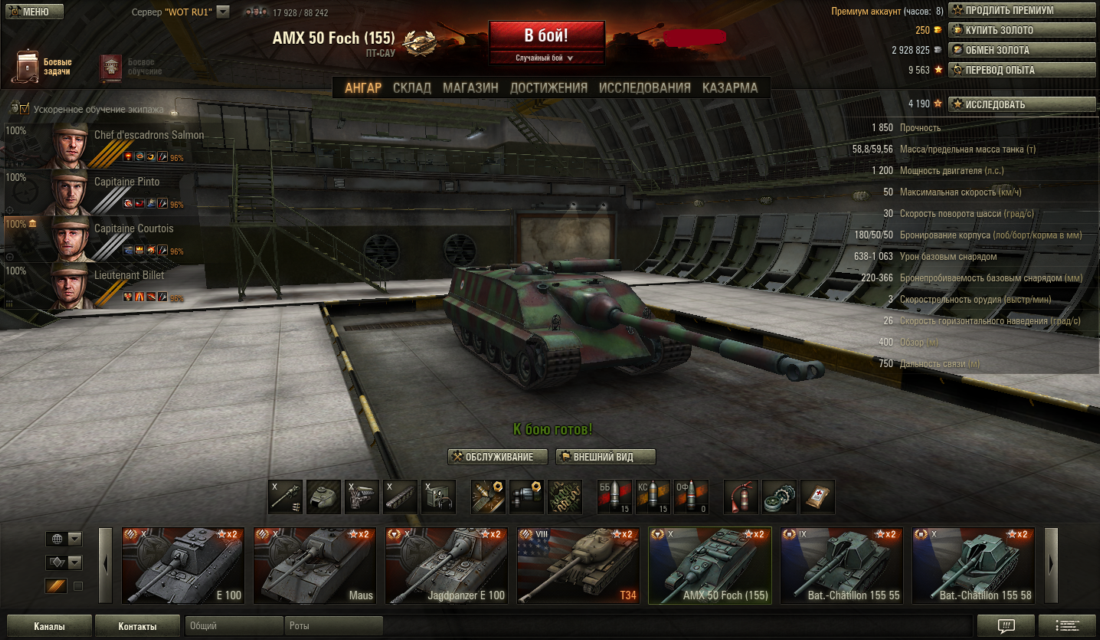Choose Купить золото
The width and height of the screenshot is (1100, 640).
click(1021, 30)
